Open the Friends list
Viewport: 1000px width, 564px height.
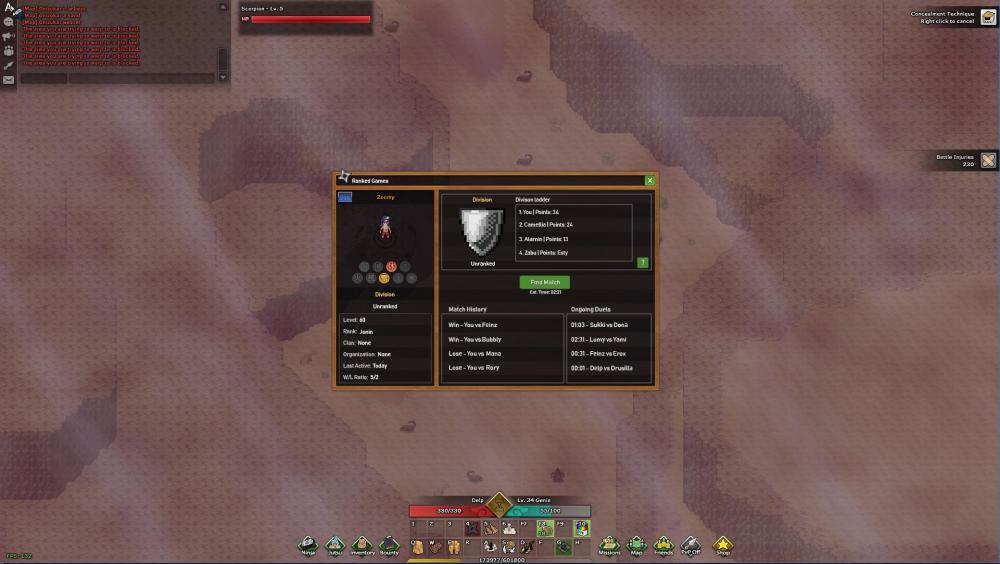tap(663, 545)
